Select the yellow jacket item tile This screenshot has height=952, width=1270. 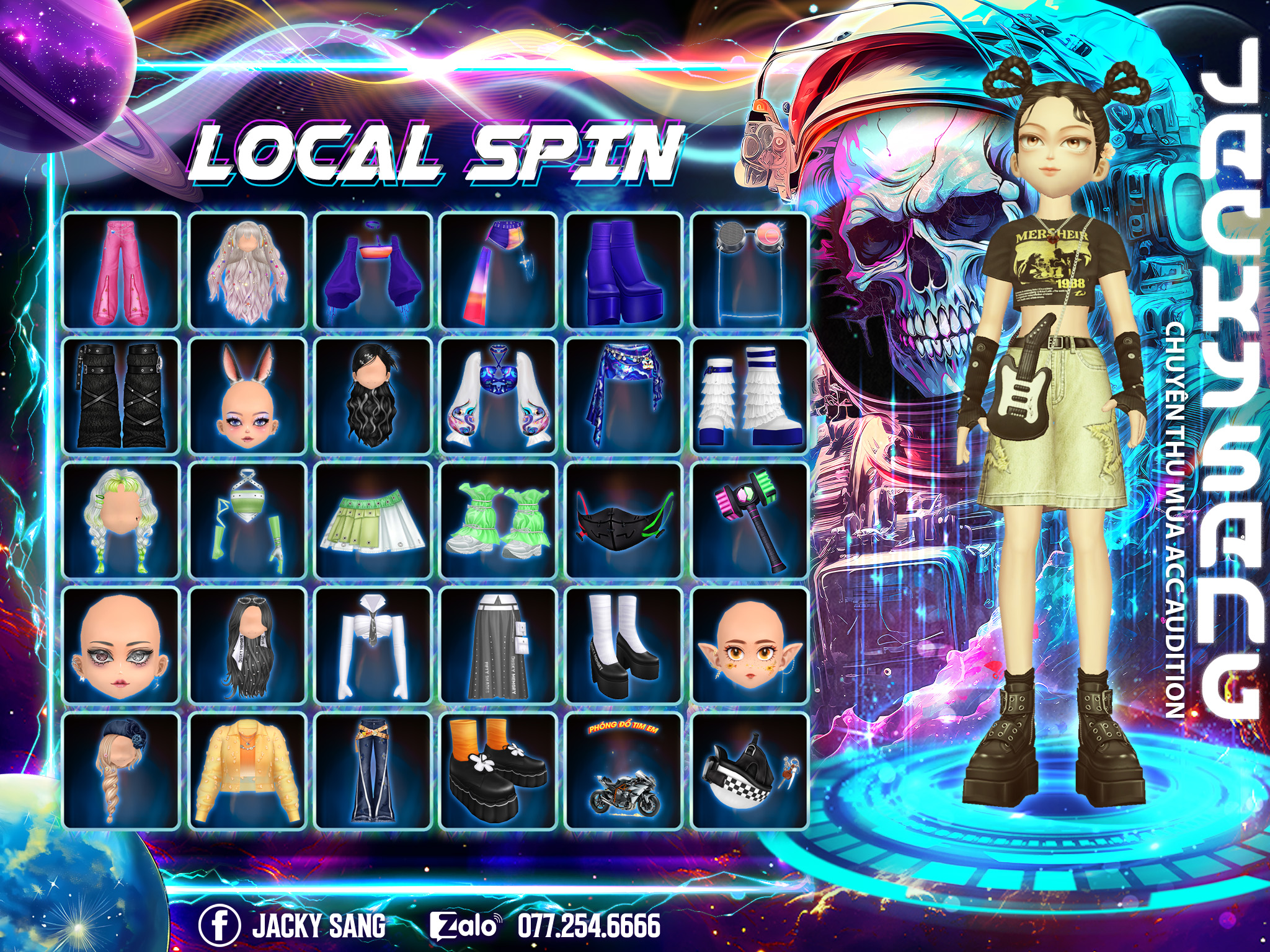247,771
